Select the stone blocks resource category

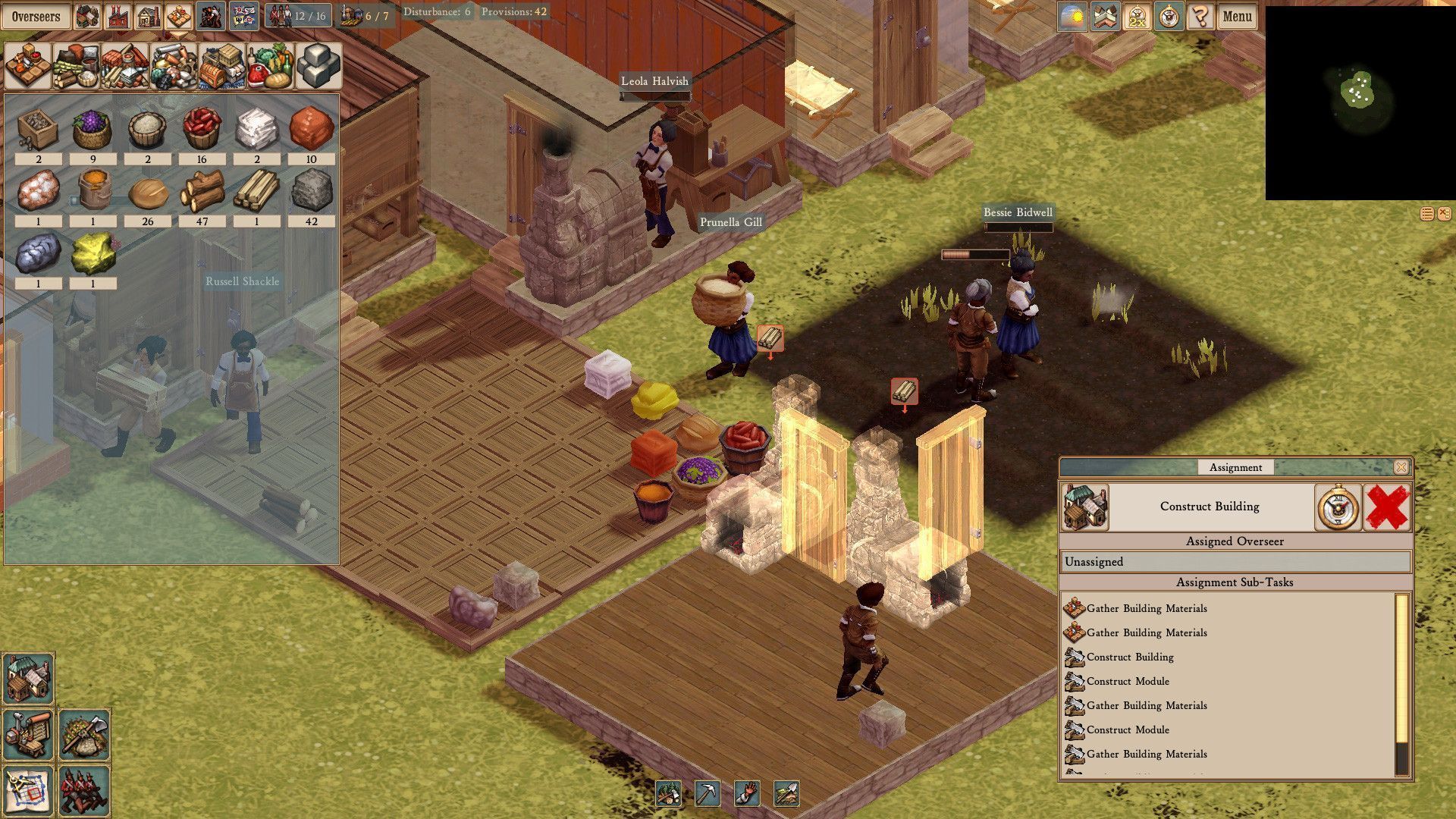(318, 67)
